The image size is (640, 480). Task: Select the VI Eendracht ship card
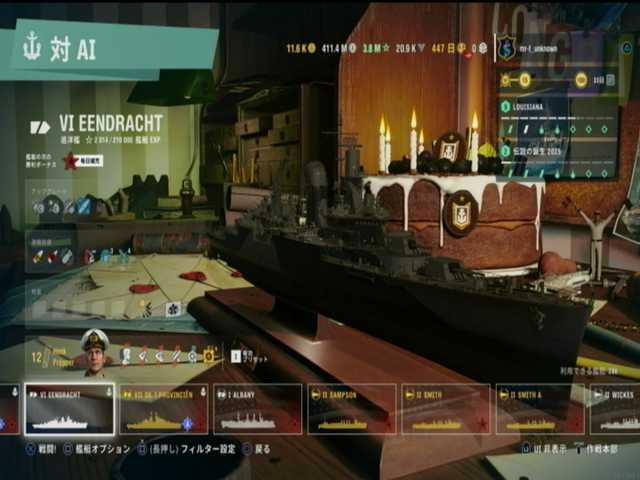(x=69, y=410)
